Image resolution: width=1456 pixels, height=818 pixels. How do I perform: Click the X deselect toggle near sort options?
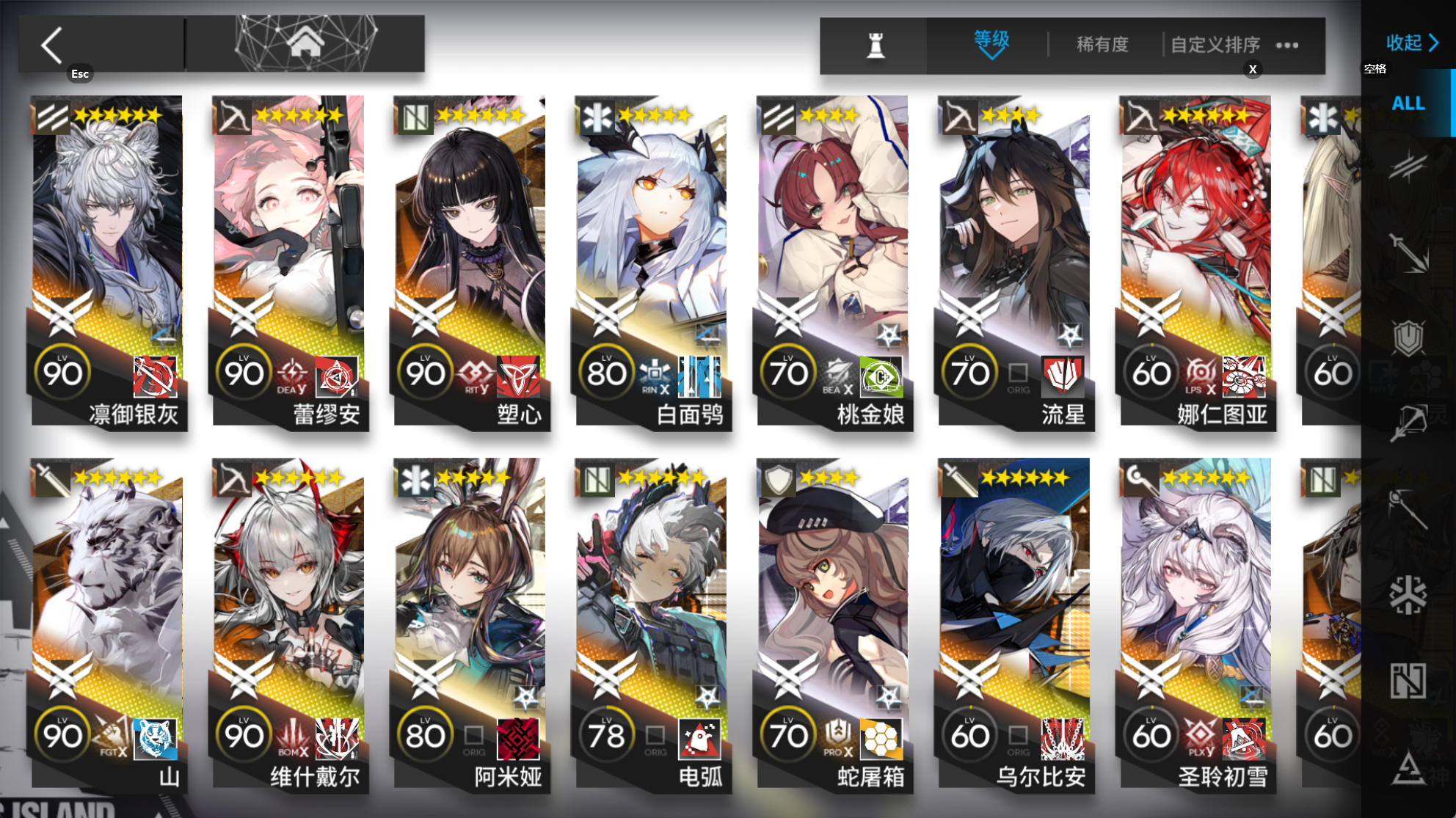pos(1253,69)
